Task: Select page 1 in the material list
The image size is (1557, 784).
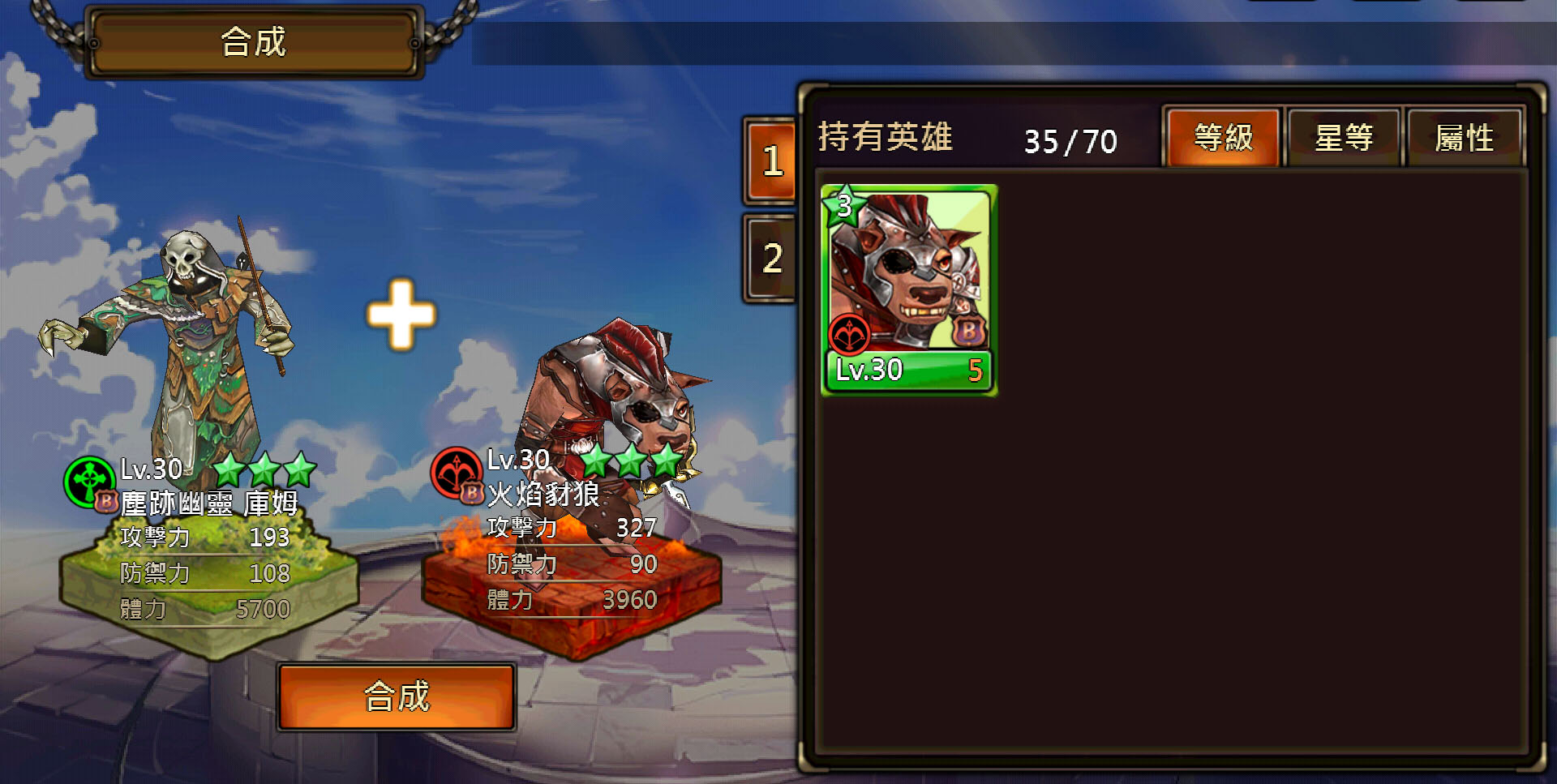Action: [770, 161]
